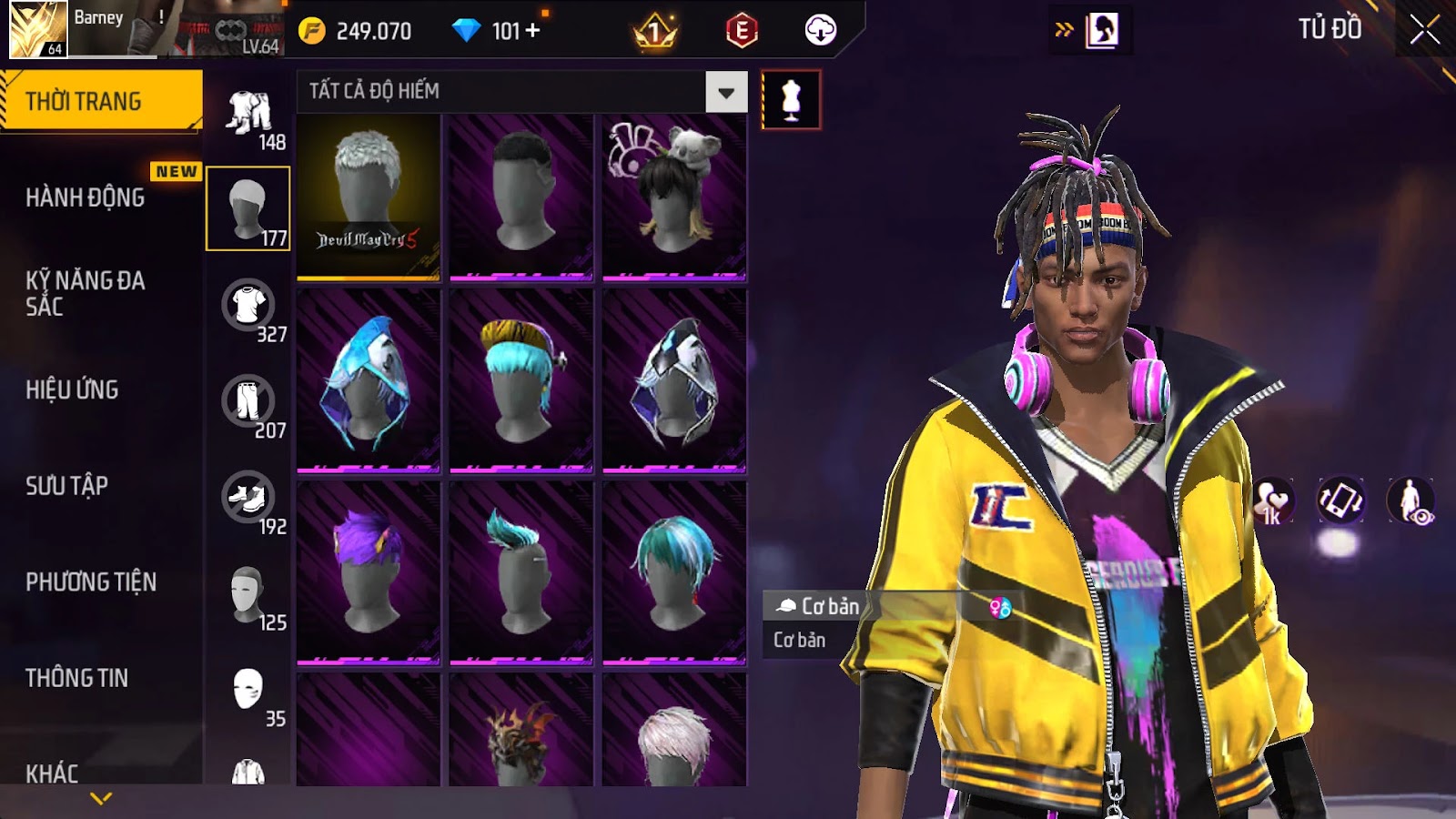The image size is (1456, 819).
Task: Choose the koala headwear item
Action: (x=674, y=197)
